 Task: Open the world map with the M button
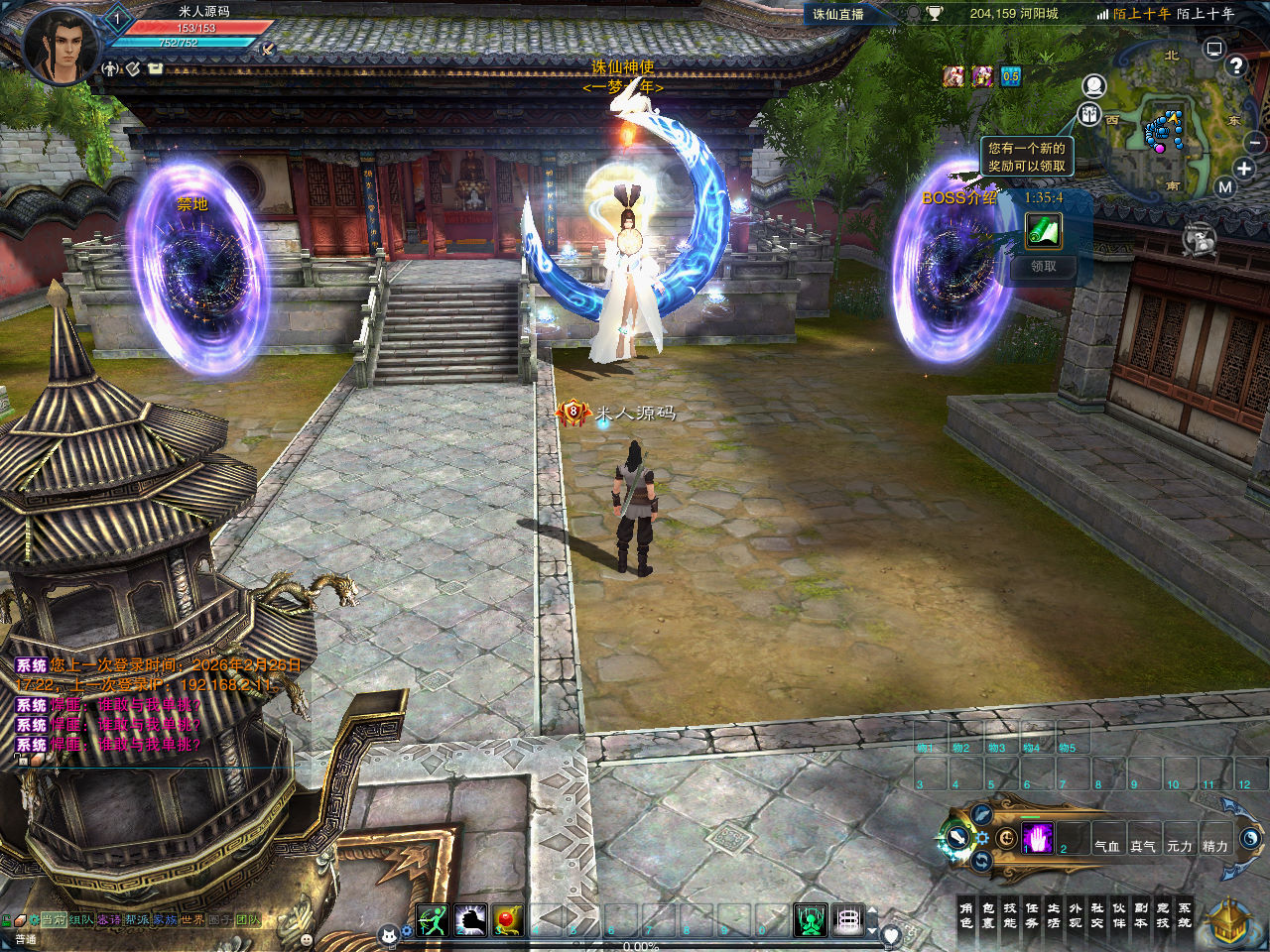click(1225, 186)
